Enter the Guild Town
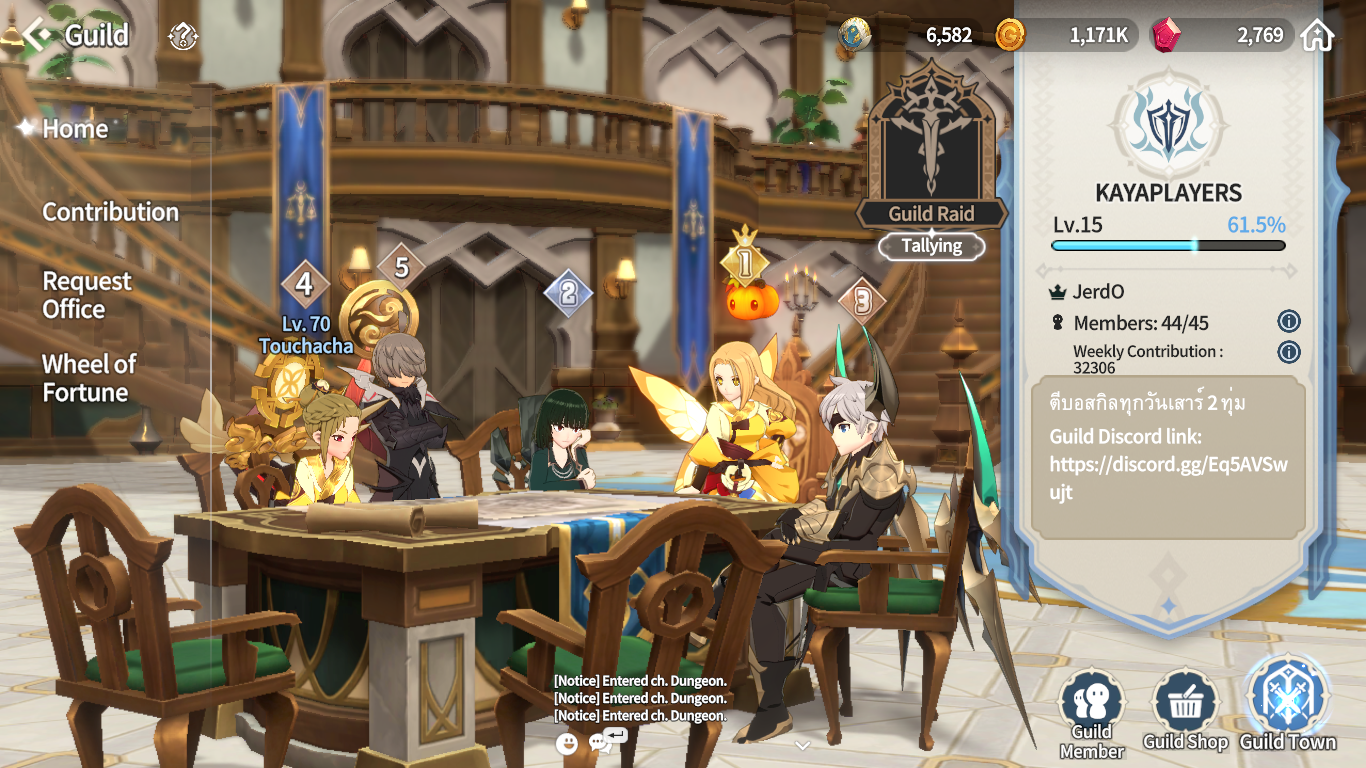Viewport: 1366px width, 768px height. [x=1287, y=704]
